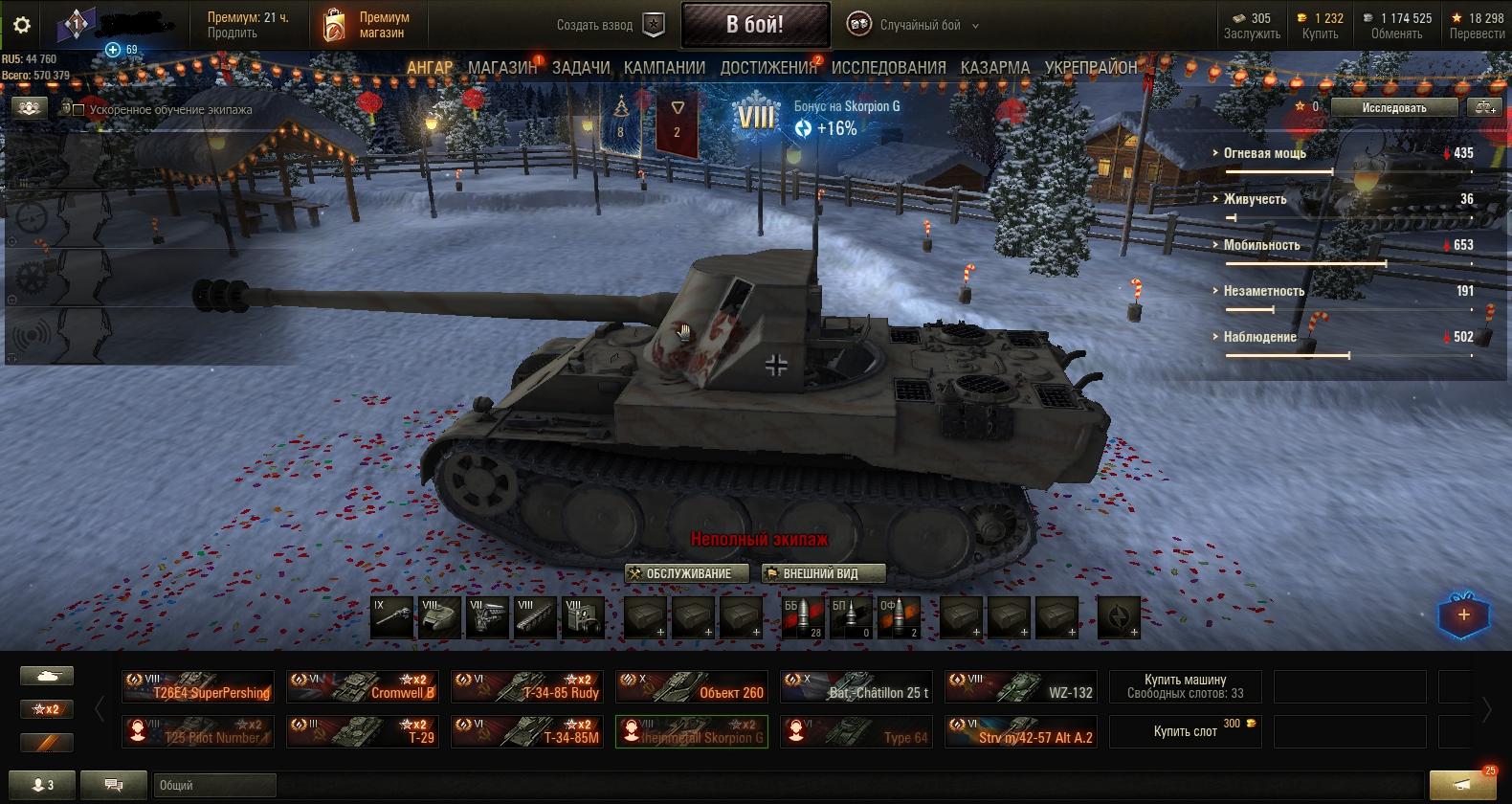This screenshot has width=1512, height=804.
Task: Select the Объект 260 tank
Action: [x=692, y=687]
